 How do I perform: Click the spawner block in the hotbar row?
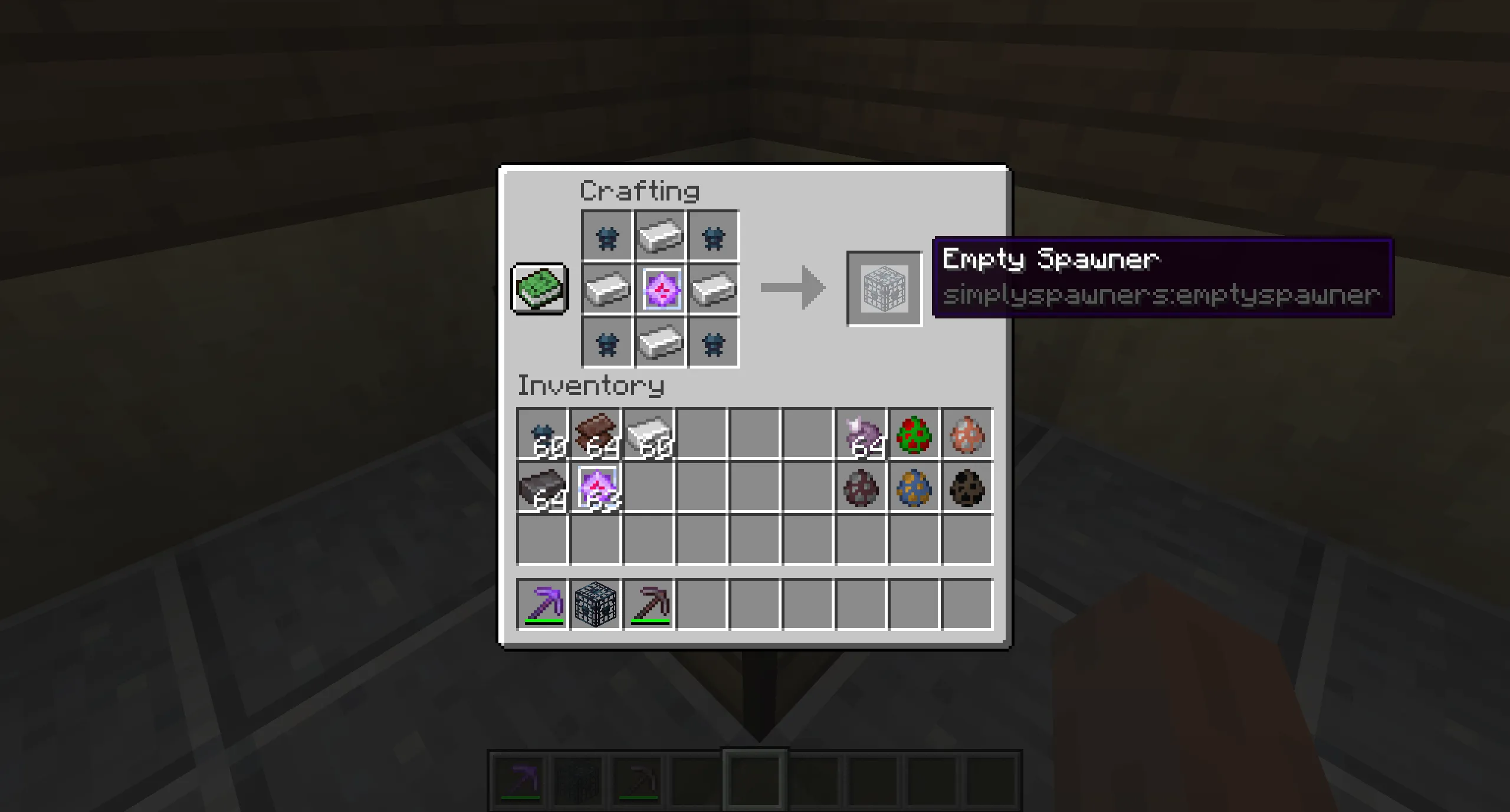coord(595,601)
